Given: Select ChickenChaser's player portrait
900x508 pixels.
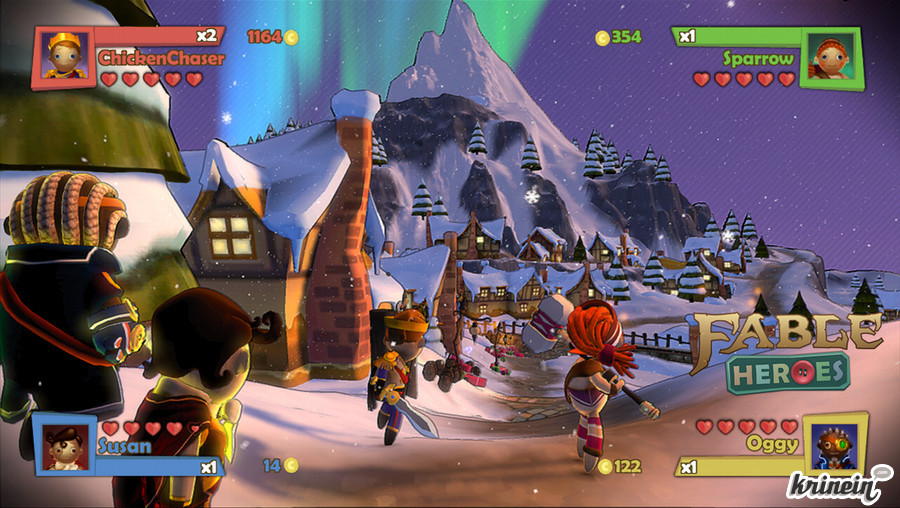Looking at the screenshot, I should (x=65, y=57).
